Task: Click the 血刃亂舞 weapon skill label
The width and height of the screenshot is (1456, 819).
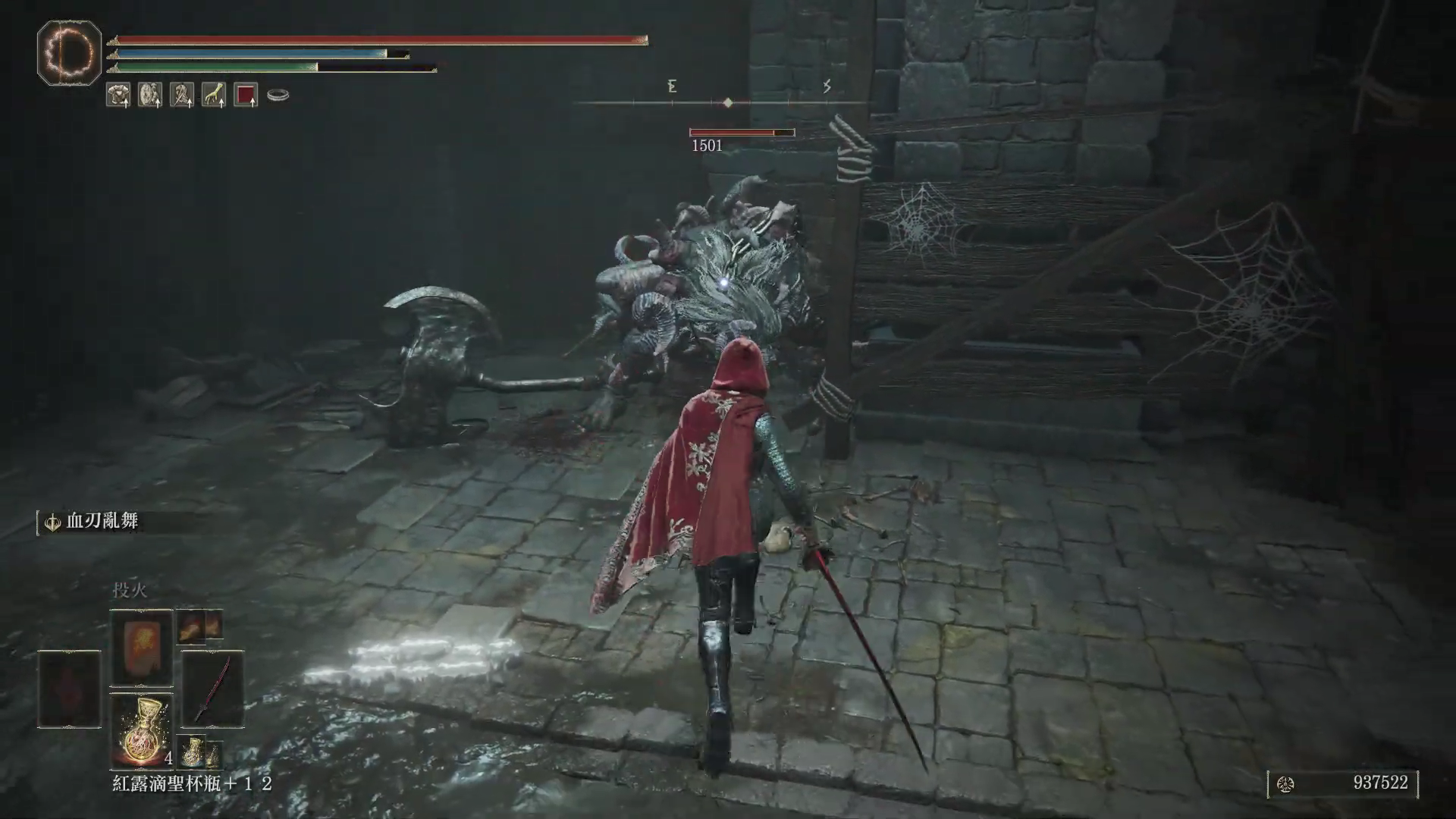Action: click(102, 522)
